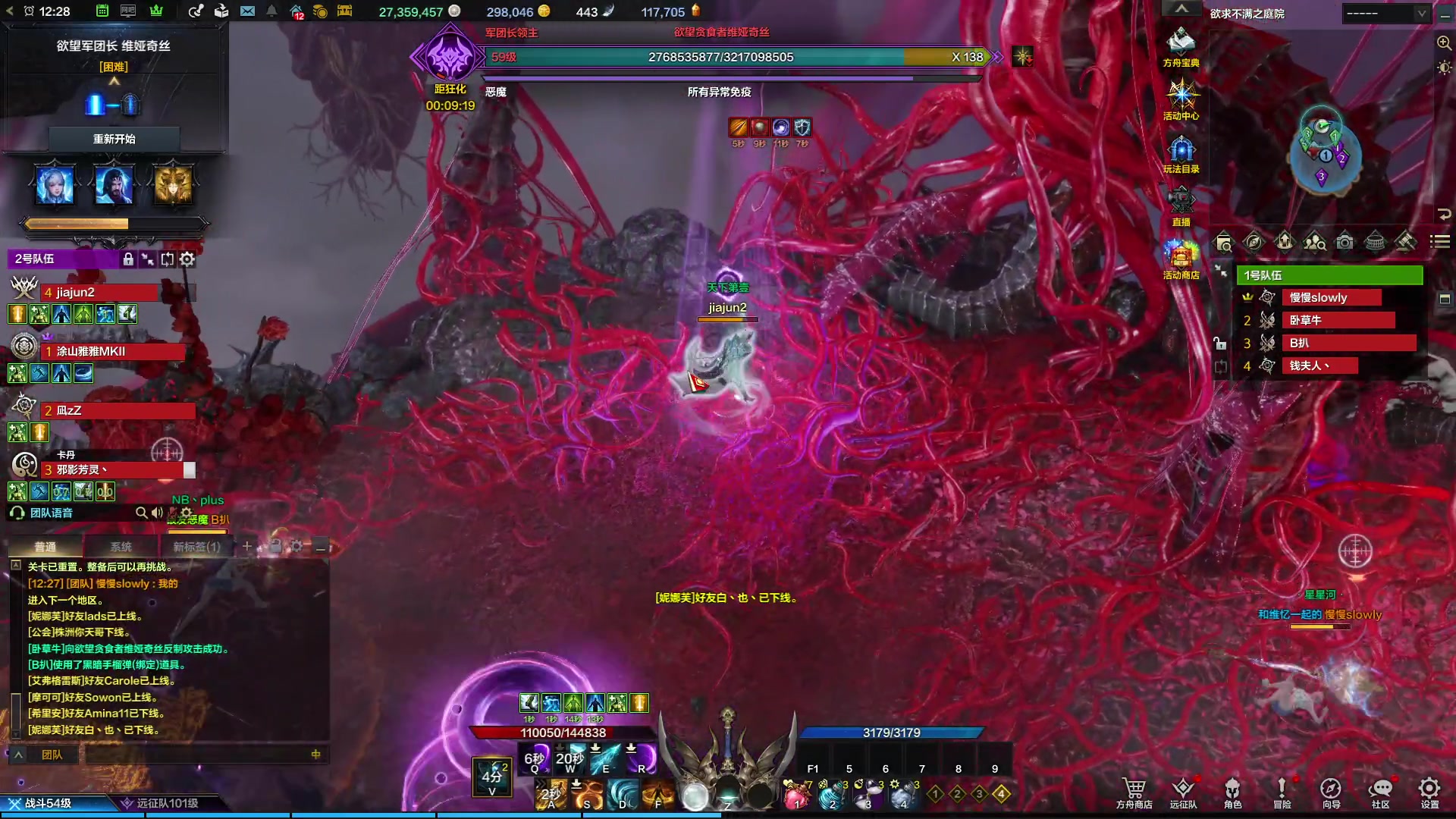The height and width of the screenshot is (819, 1456).
Task: Open the 社区 community menu
Action: [x=1380, y=792]
